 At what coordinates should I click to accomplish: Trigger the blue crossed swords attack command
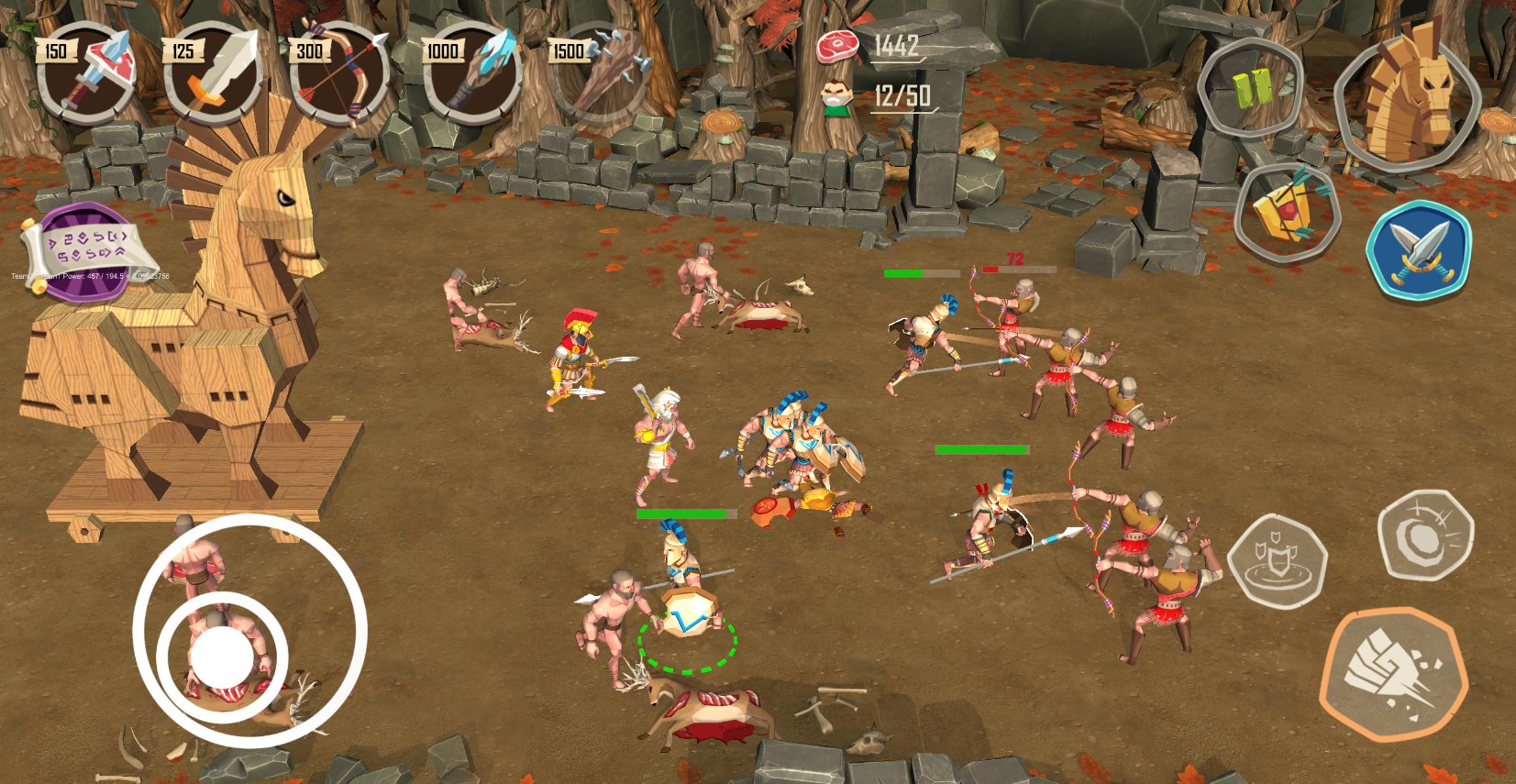[x=1418, y=249]
